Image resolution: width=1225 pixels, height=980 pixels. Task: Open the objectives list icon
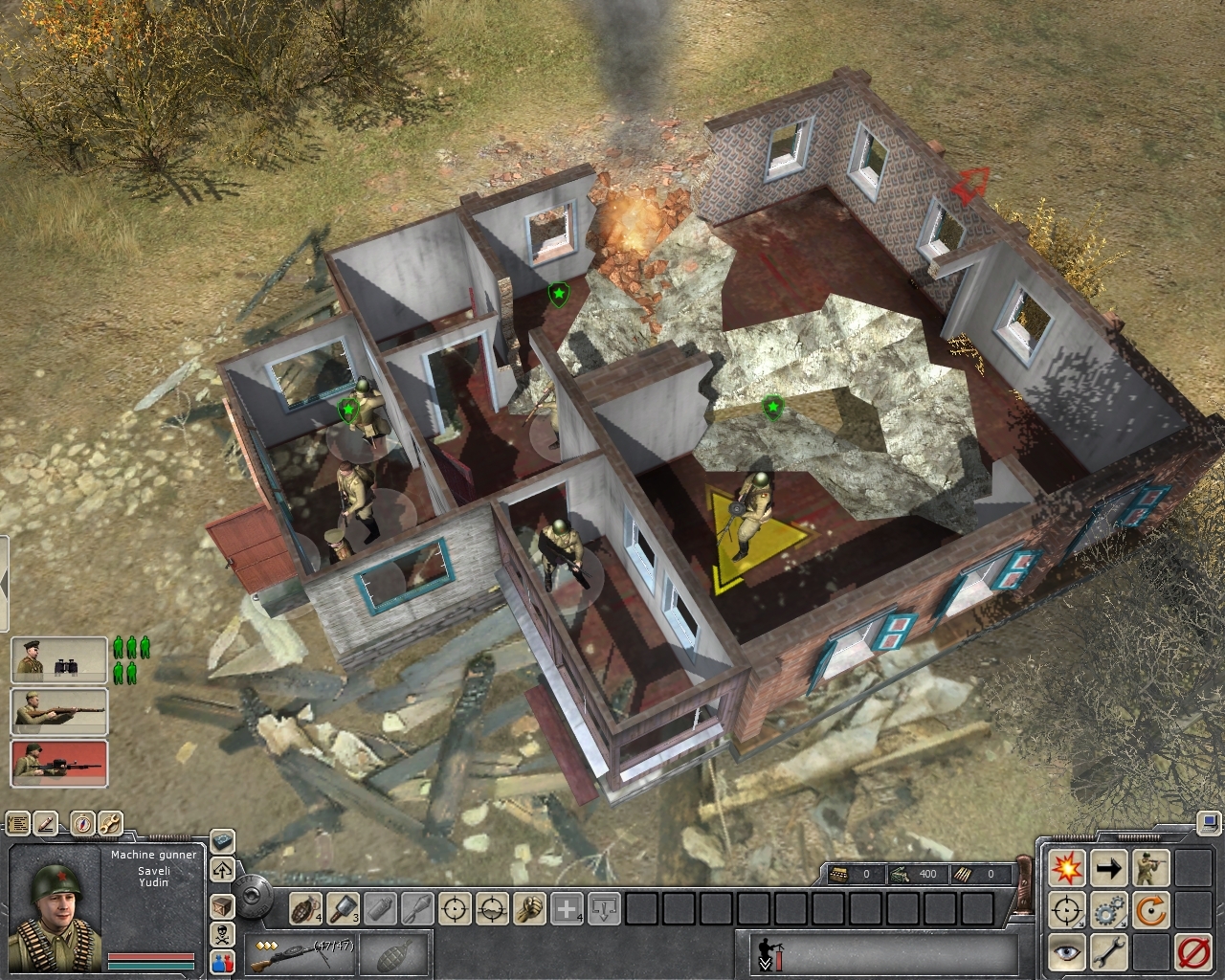pos(17,822)
